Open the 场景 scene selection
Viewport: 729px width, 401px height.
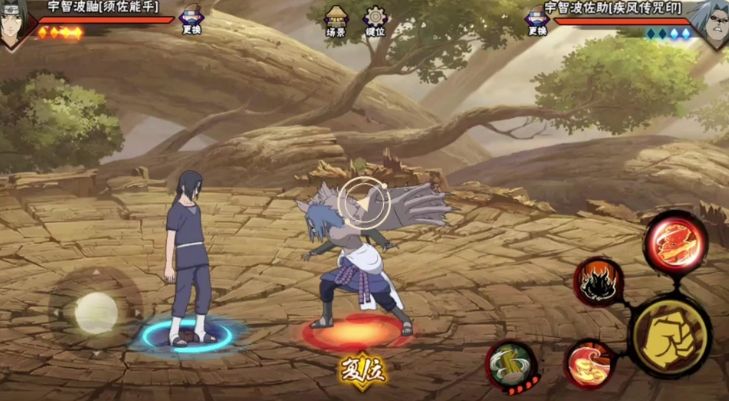336,19
